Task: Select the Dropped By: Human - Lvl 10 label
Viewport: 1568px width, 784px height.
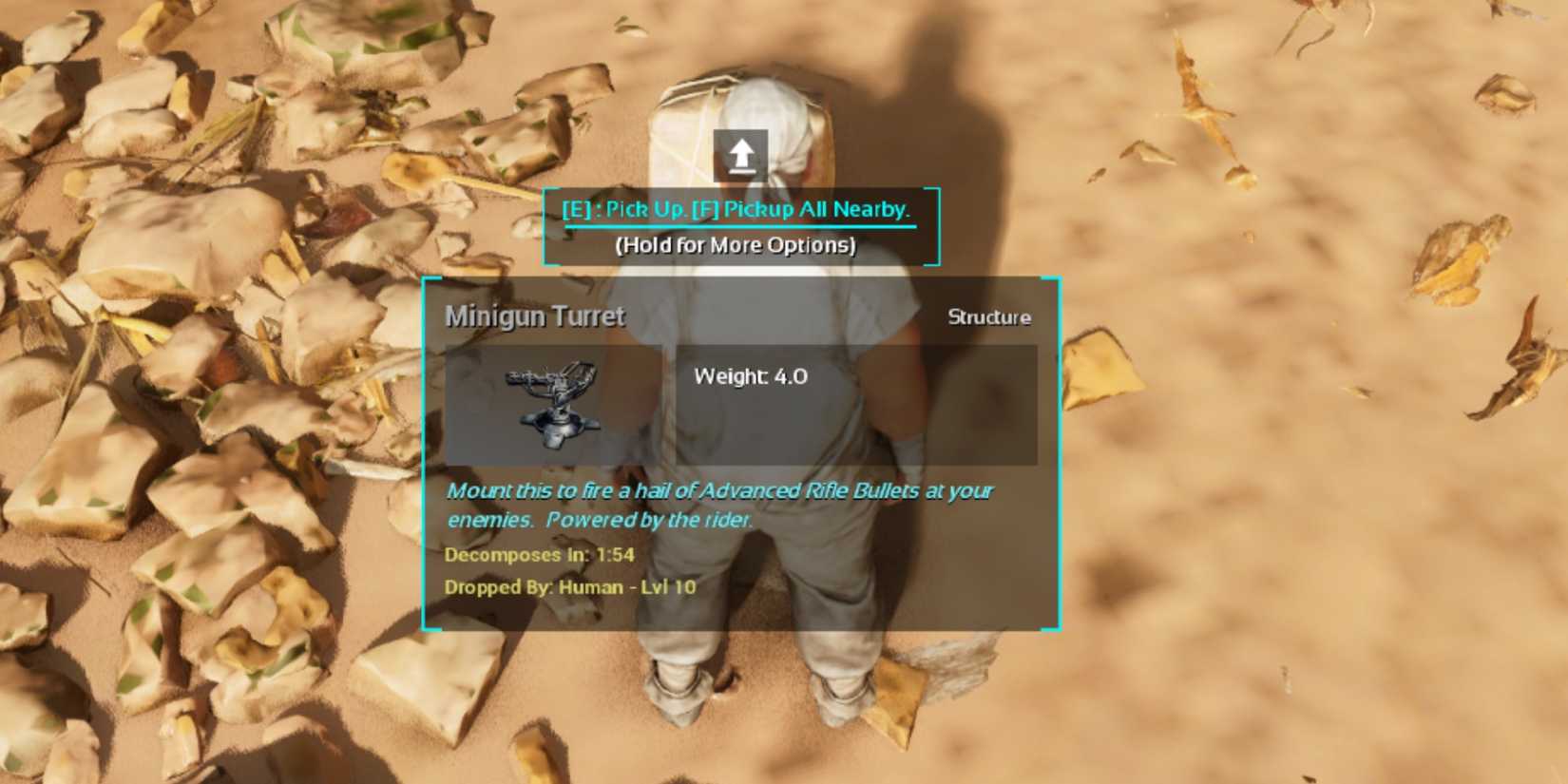Action: point(571,587)
